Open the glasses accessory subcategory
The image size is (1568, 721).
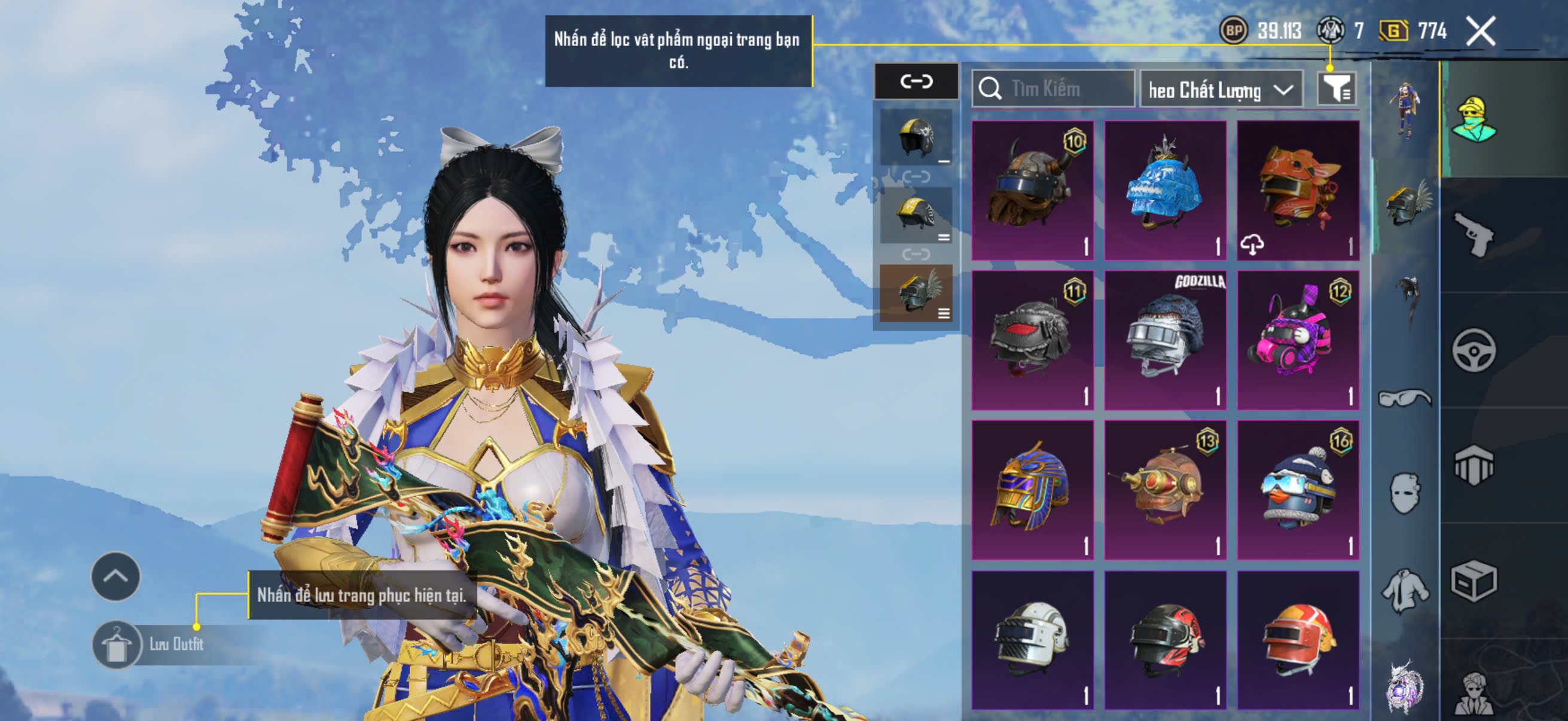point(1404,398)
